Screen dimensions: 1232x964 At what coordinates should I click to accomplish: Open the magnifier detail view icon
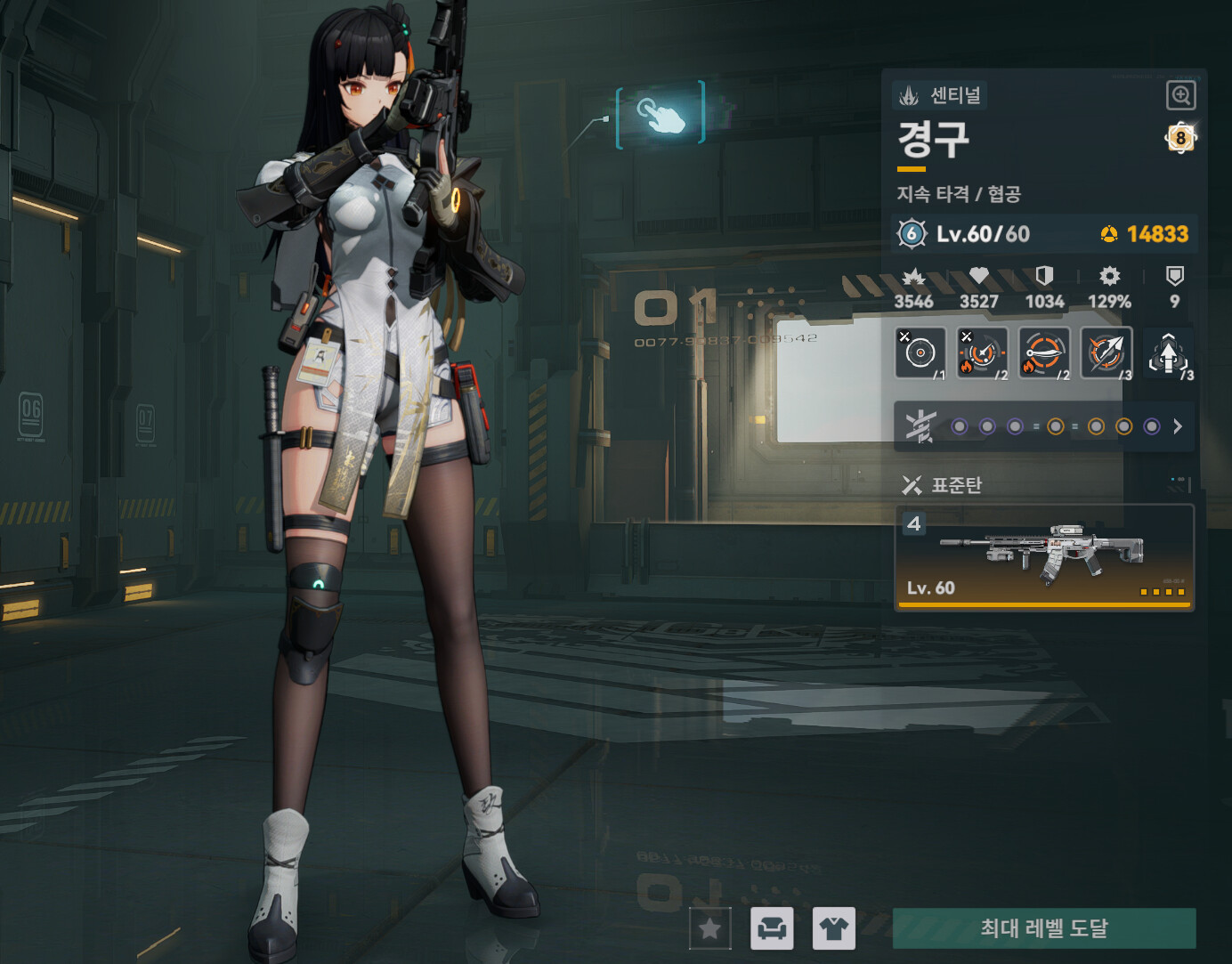pyautogui.click(x=1180, y=95)
